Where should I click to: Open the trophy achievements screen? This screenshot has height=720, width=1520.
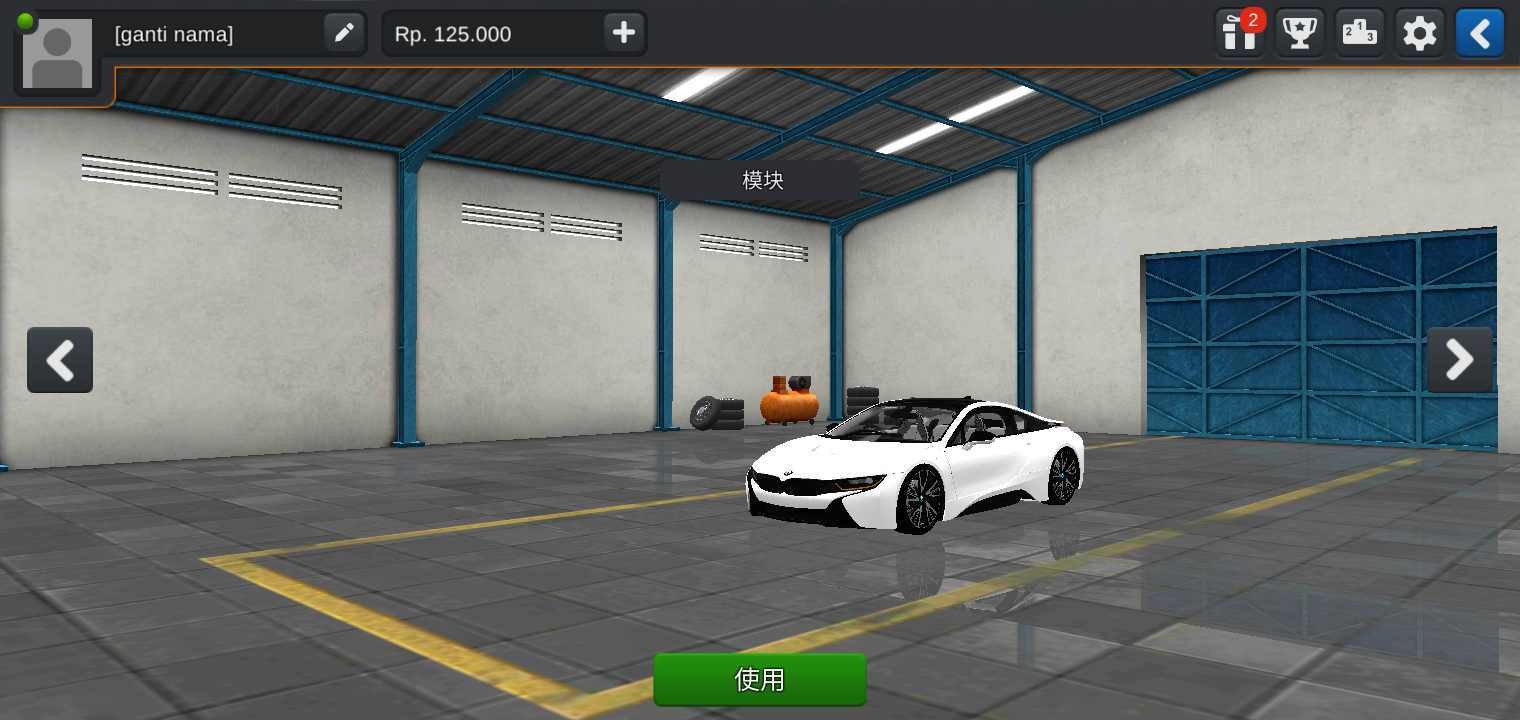click(1299, 33)
